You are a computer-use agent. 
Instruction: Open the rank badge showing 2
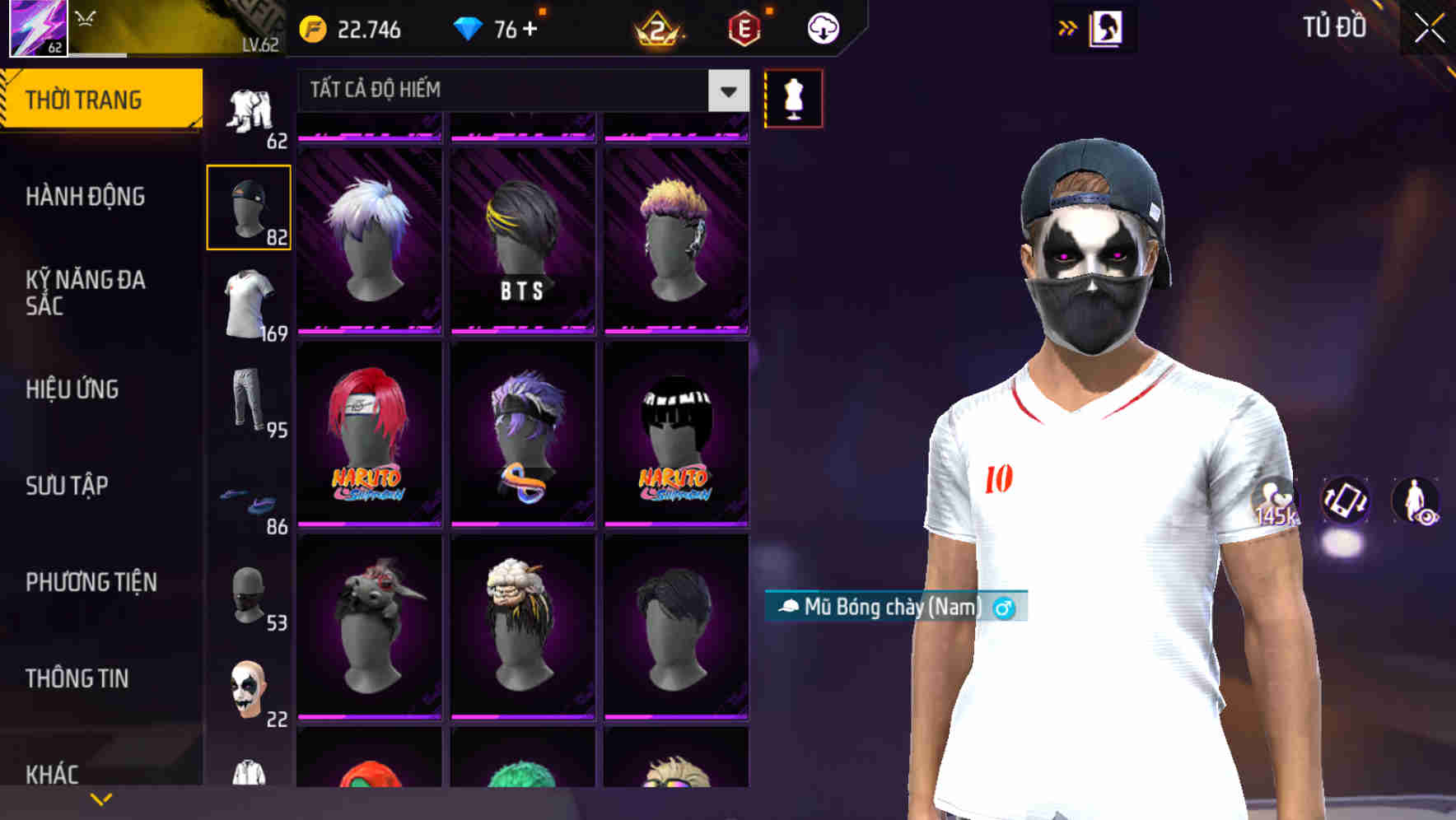pyautogui.click(x=655, y=29)
